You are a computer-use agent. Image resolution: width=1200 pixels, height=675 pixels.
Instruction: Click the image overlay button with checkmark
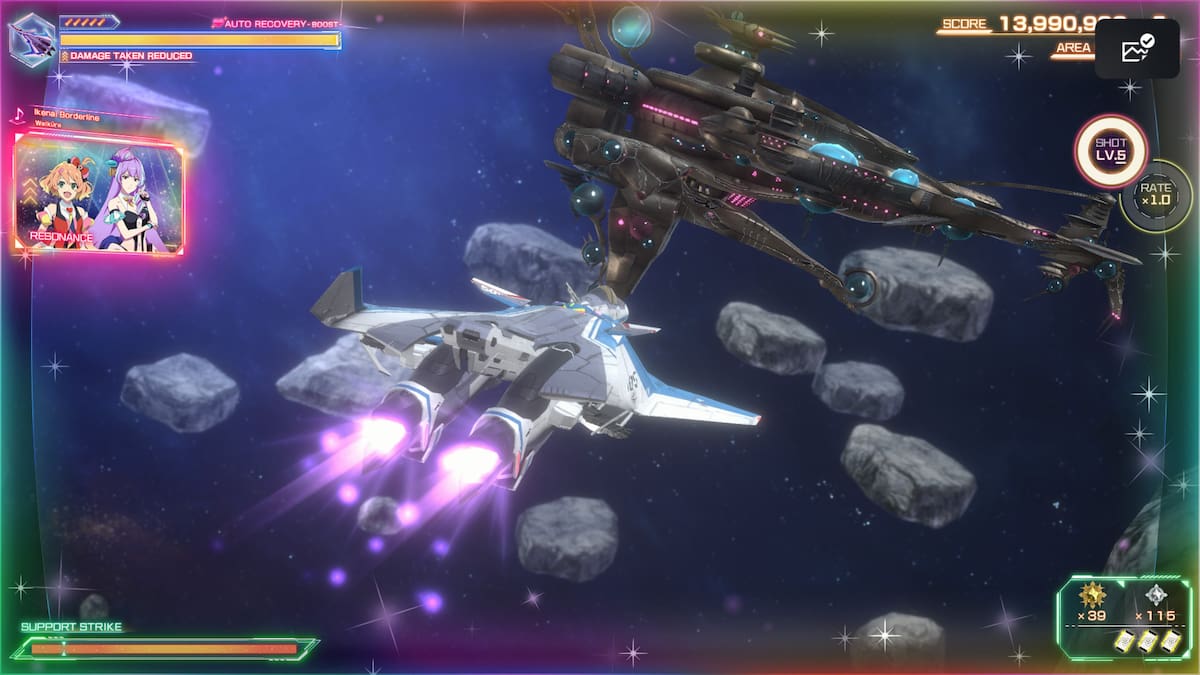[x=1137, y=49]
